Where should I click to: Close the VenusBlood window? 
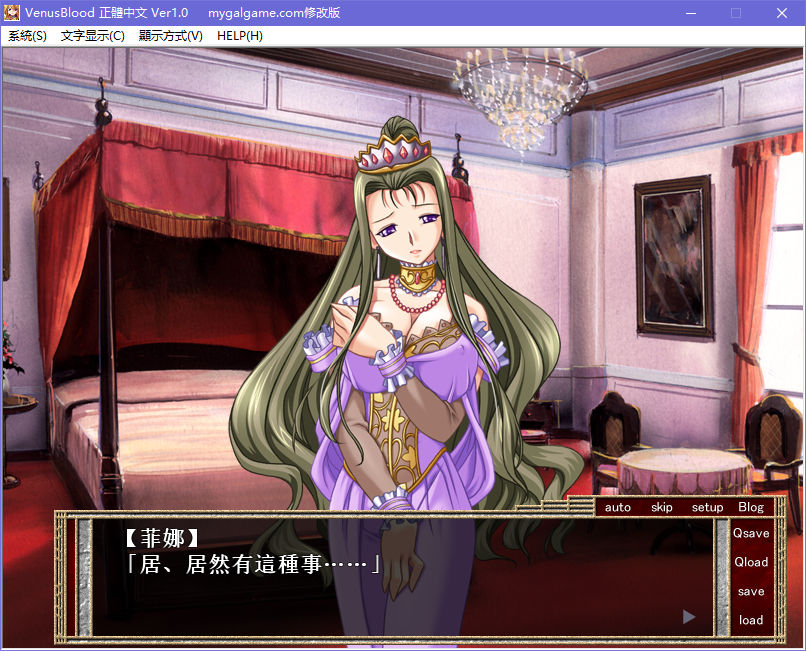(x=782, y=13)
